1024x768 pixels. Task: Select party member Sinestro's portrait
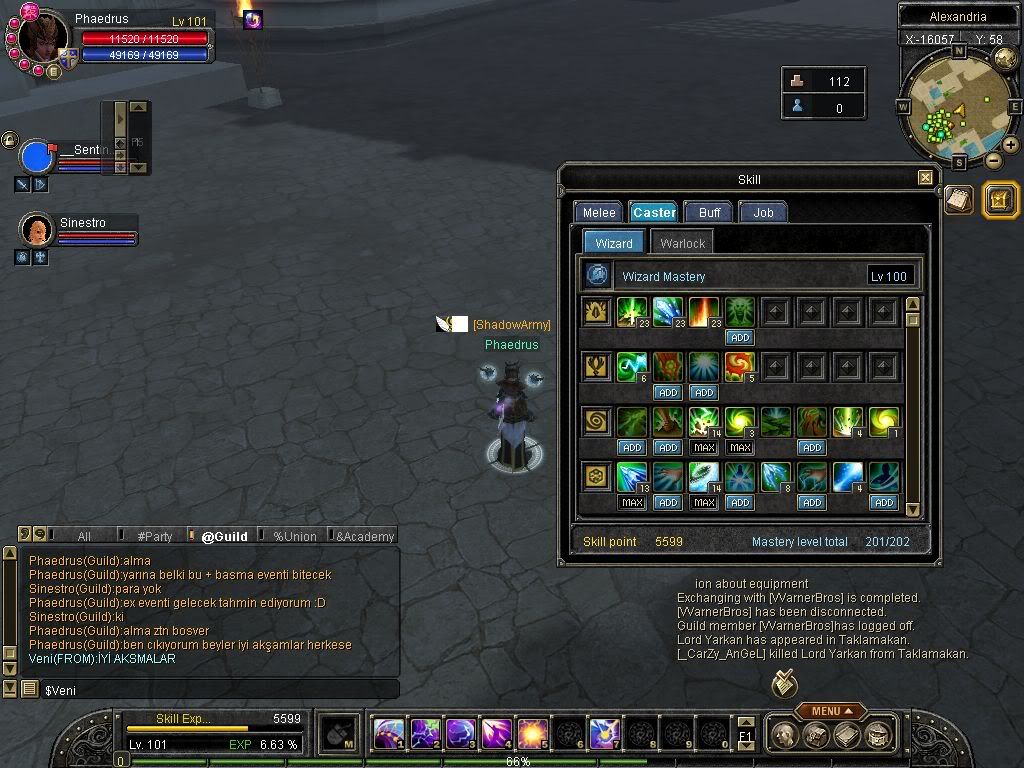[37, 230]
